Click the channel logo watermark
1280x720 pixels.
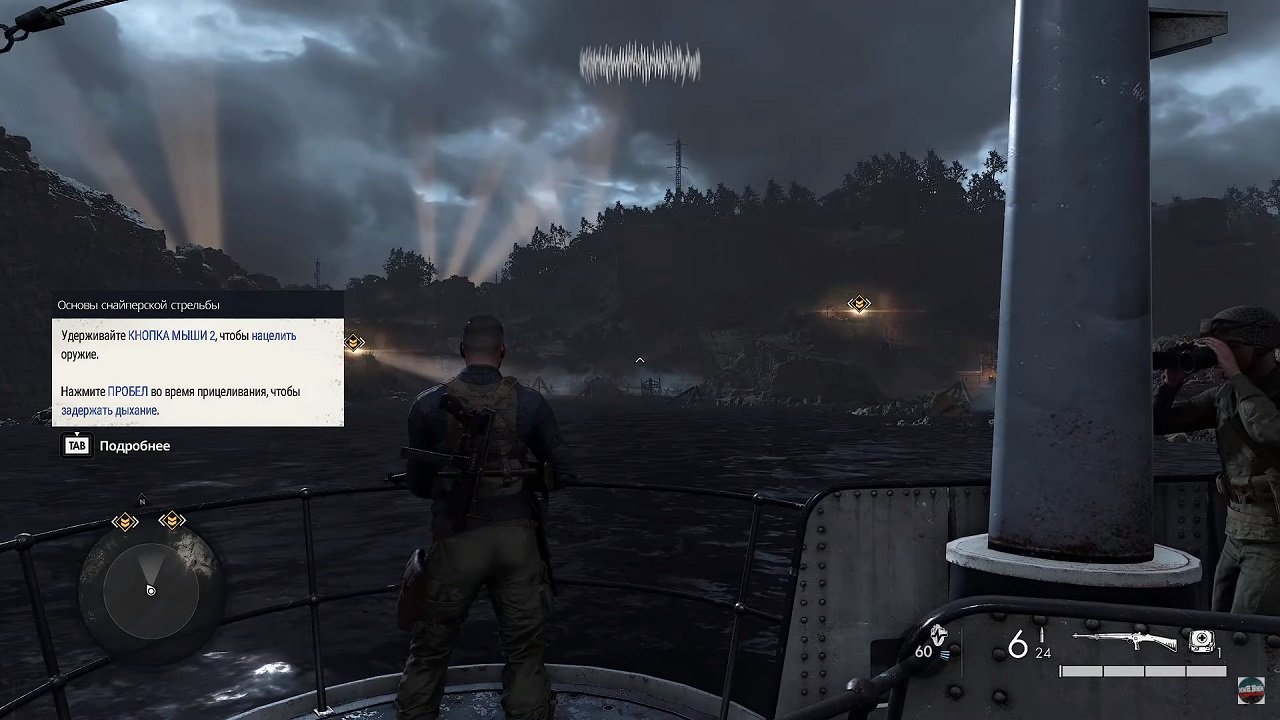1250,690
